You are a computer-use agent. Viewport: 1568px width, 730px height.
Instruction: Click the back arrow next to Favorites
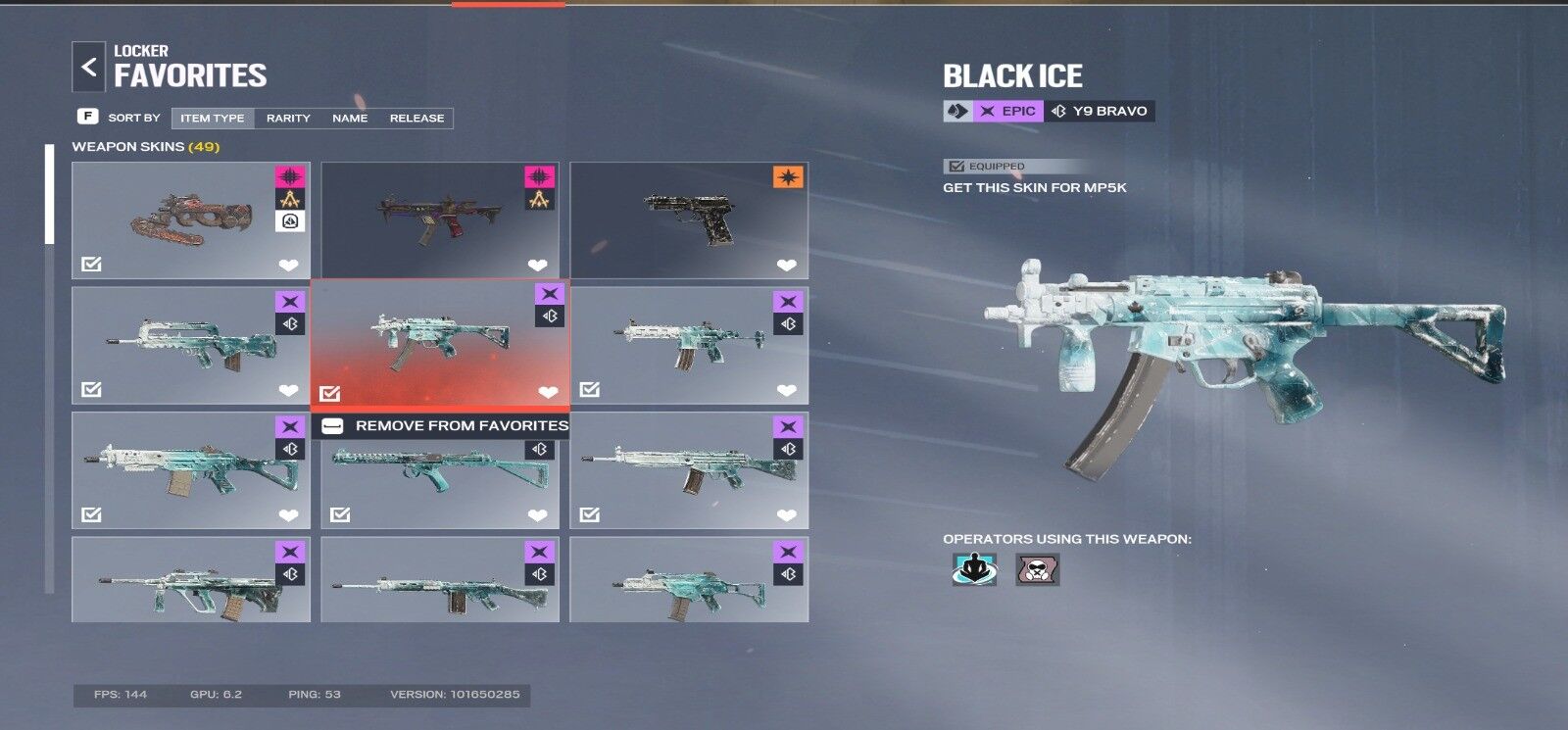tap(89, 66)
